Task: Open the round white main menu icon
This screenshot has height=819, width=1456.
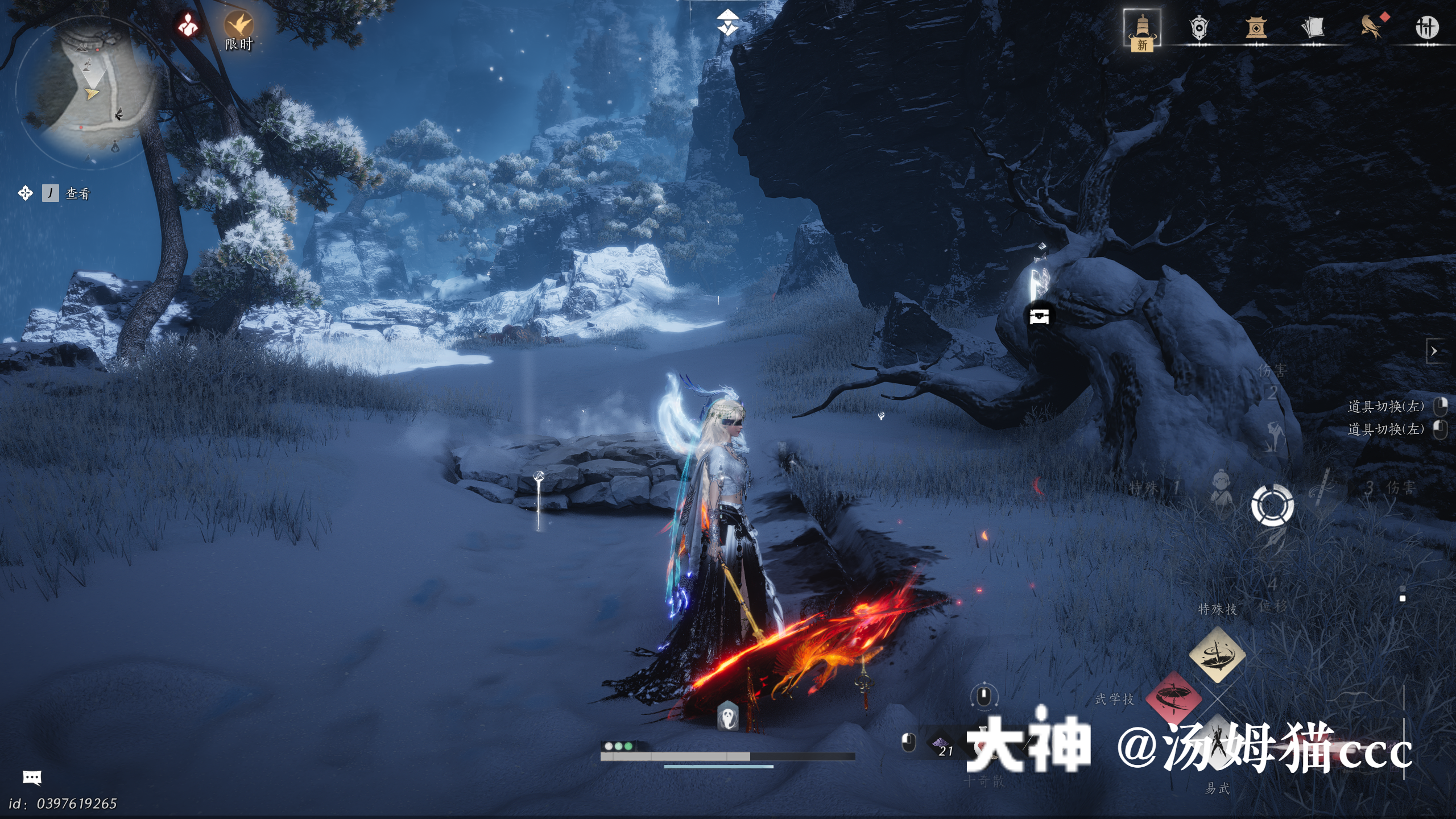Action: (x=1427, y=27)
